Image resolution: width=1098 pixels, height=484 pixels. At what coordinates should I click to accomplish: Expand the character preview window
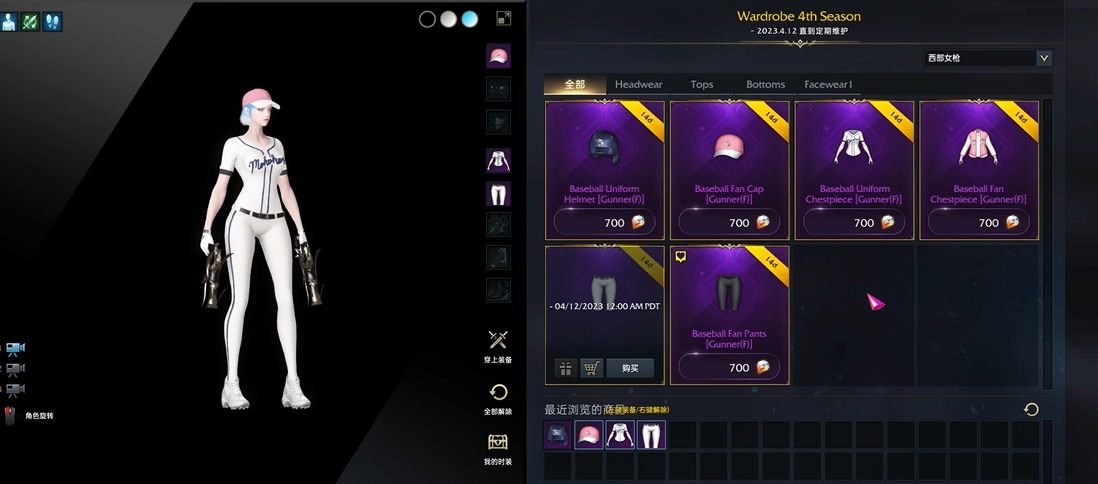tap(504, 18)
